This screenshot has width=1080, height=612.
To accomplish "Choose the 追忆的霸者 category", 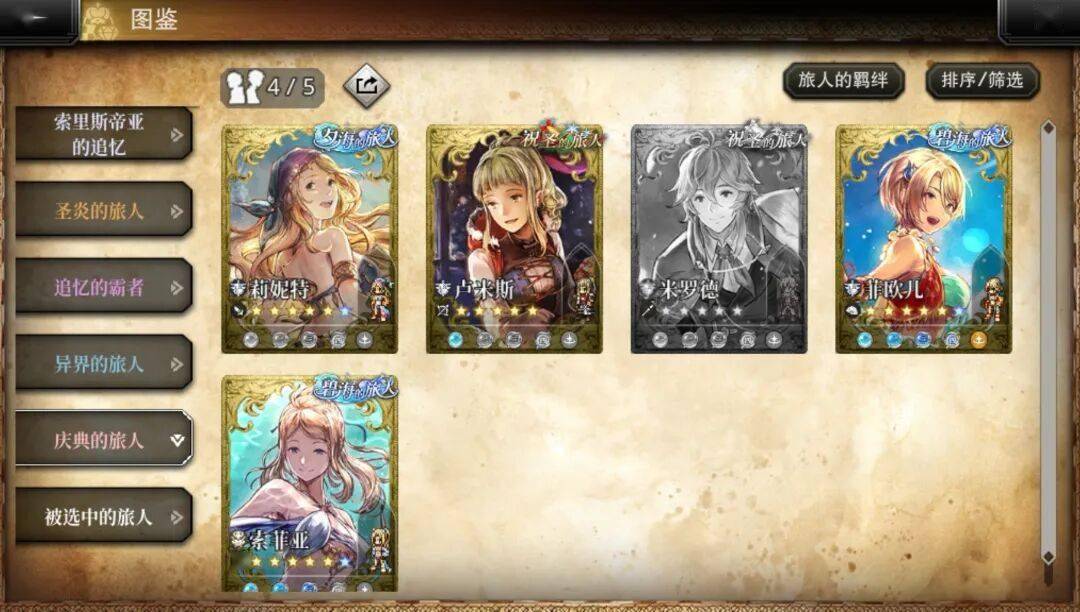I will click(103, 287).
